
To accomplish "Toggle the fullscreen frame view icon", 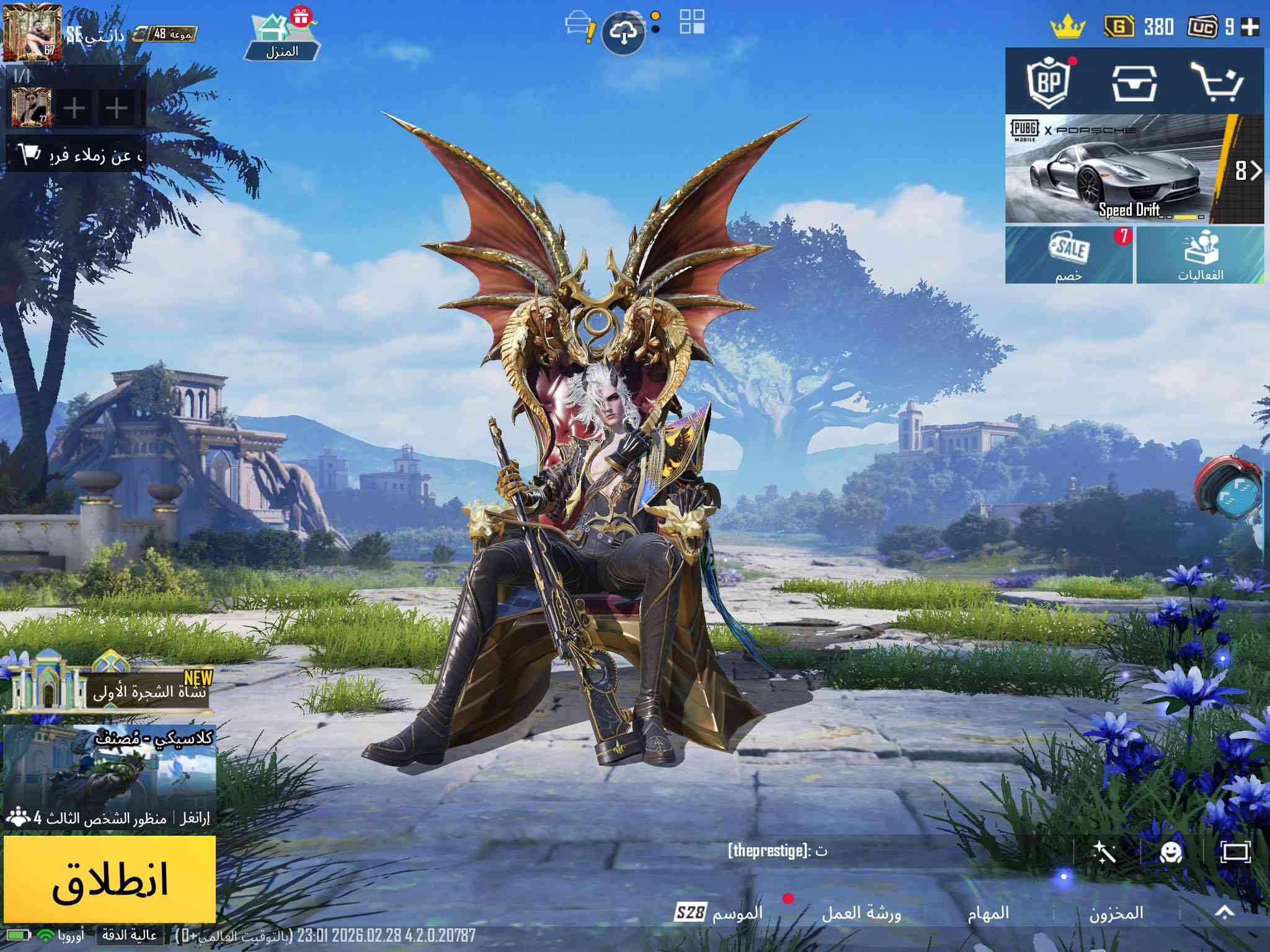I will point(1235,852).
